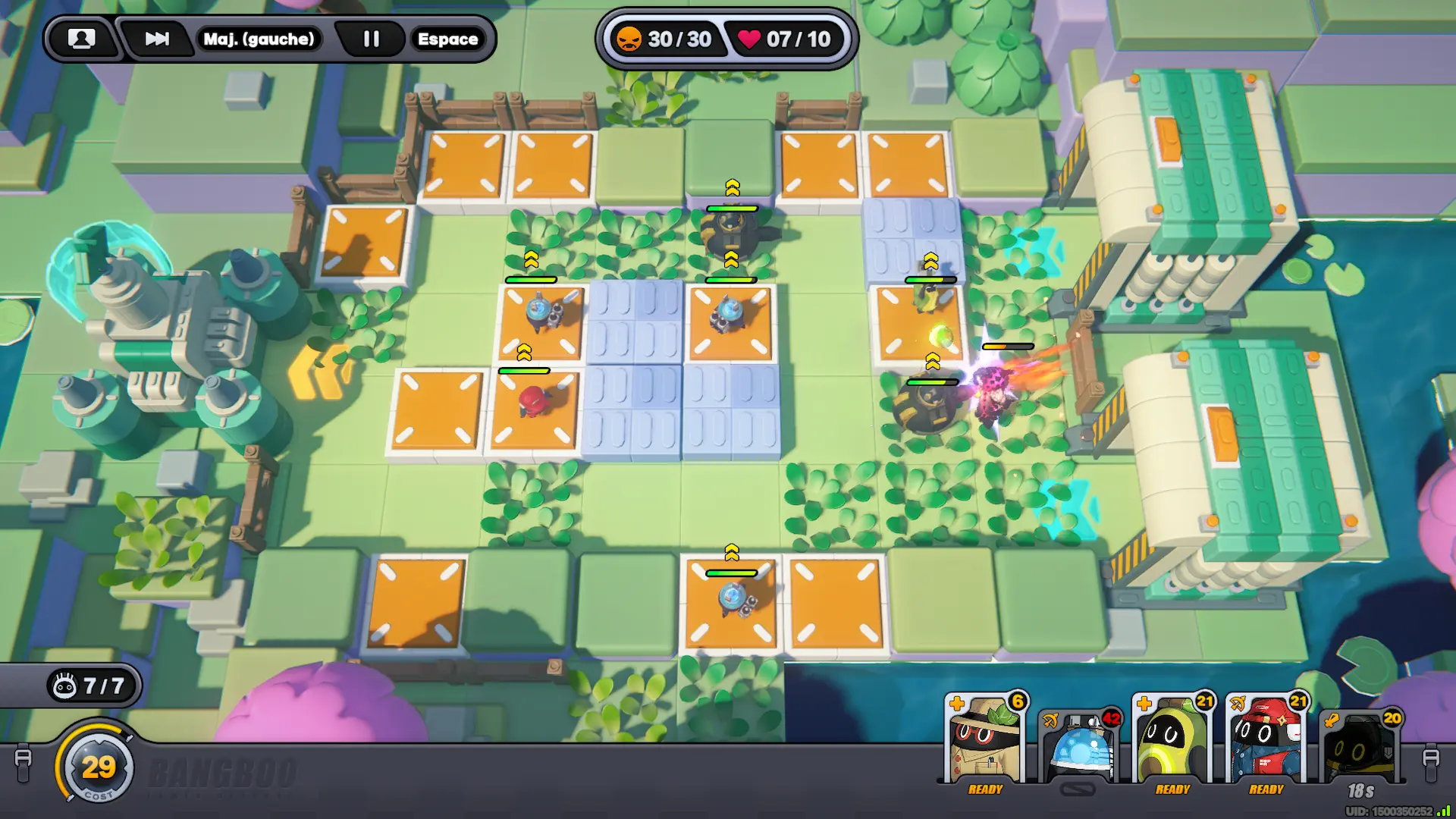Select the deployed red Bangboo unit

pyautogui.click(x=532, y=400)
